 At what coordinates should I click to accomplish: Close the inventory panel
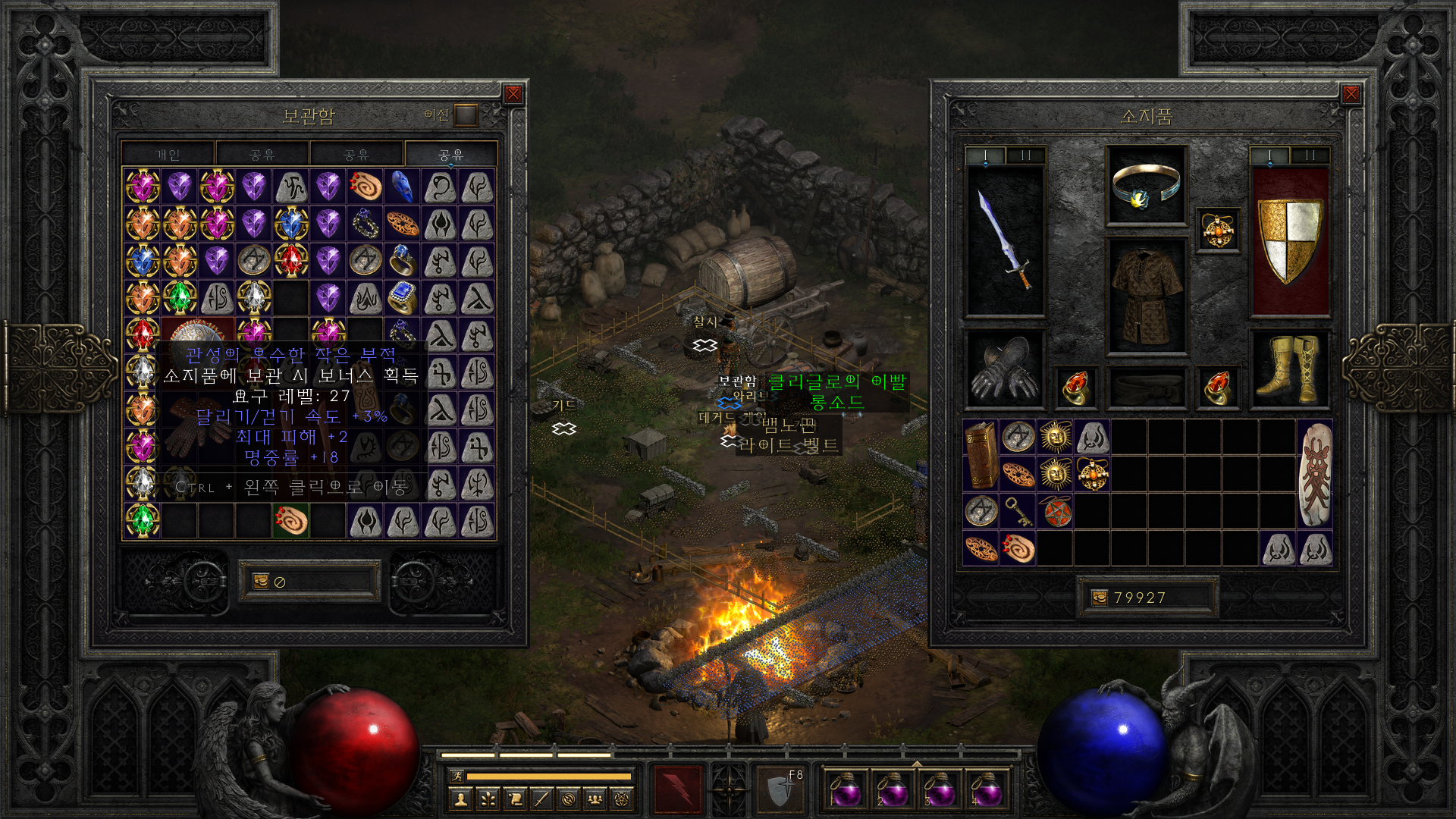pyautogui.click(x=1351, y=94)
